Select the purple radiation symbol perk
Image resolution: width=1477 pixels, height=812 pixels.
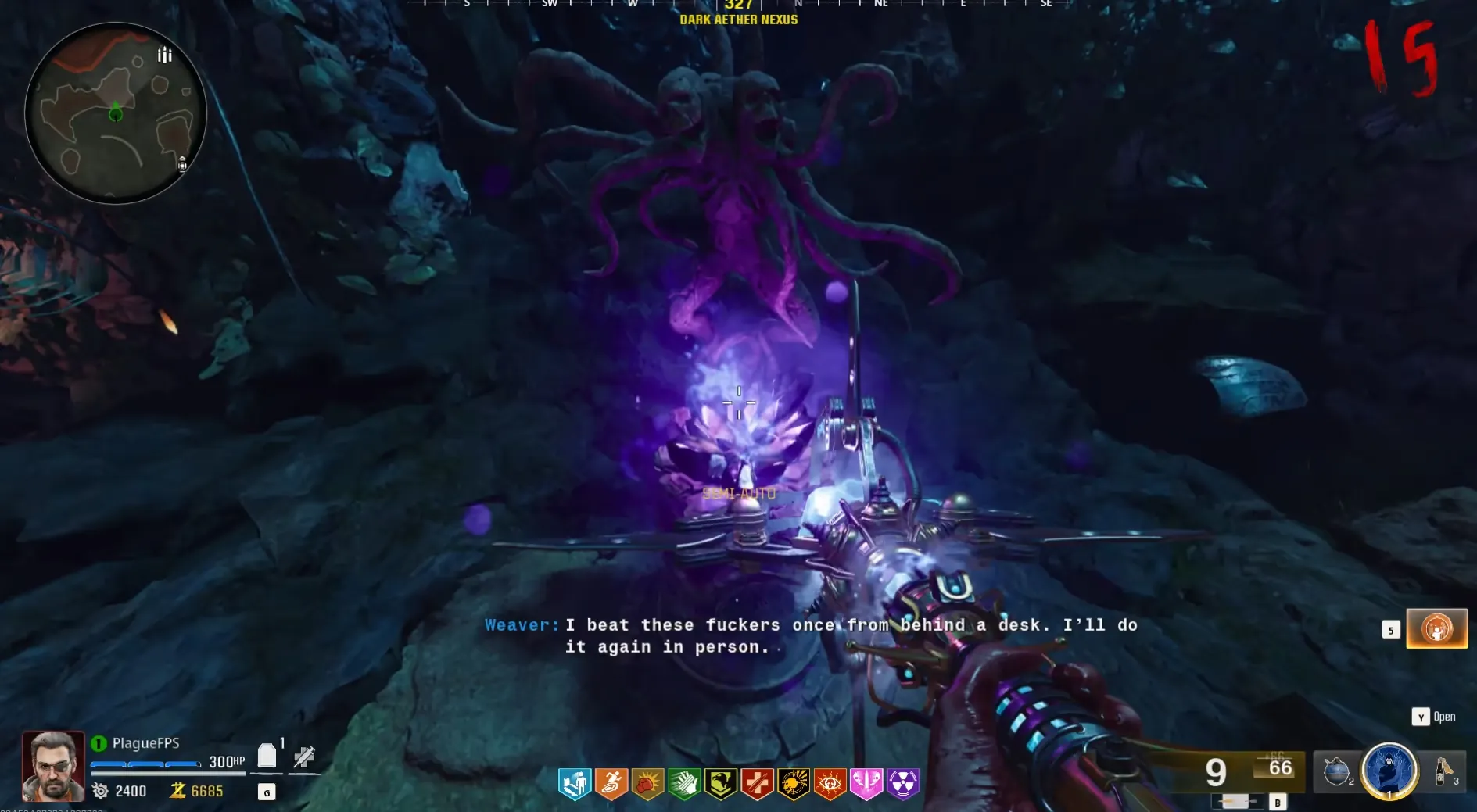click(x=903, y=784)
